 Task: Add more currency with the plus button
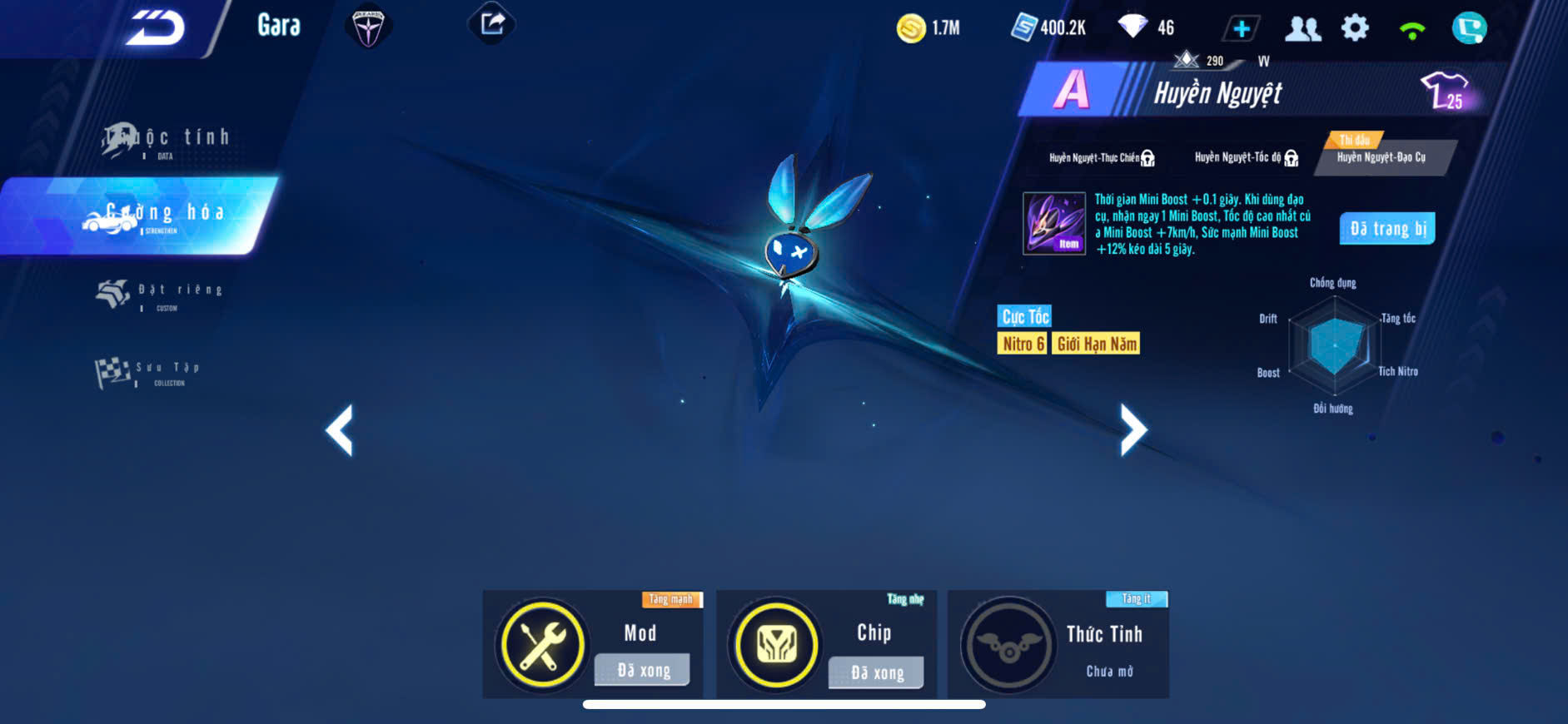pos(1241,28)
